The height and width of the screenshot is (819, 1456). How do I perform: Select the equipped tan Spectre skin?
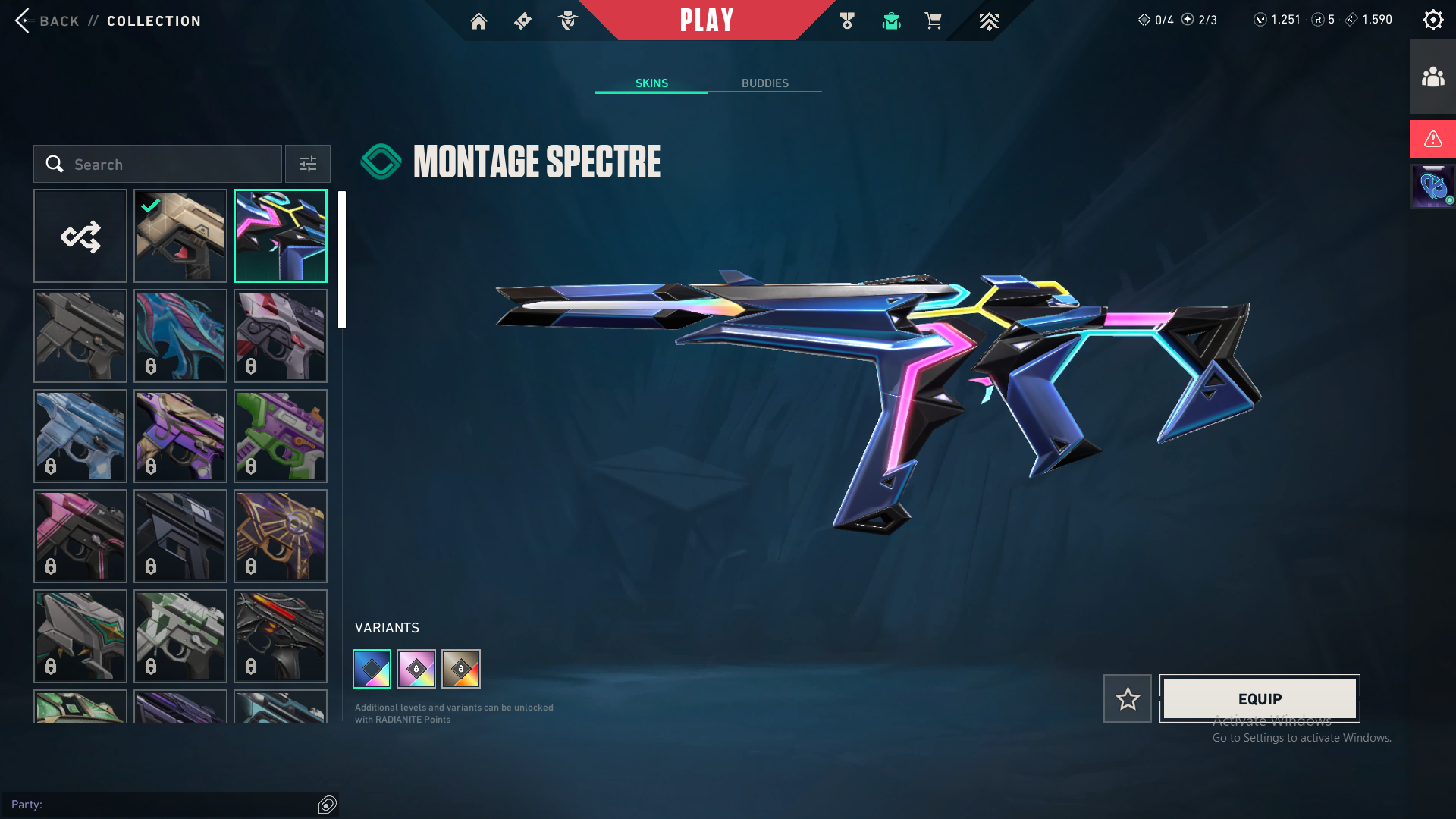180,236
